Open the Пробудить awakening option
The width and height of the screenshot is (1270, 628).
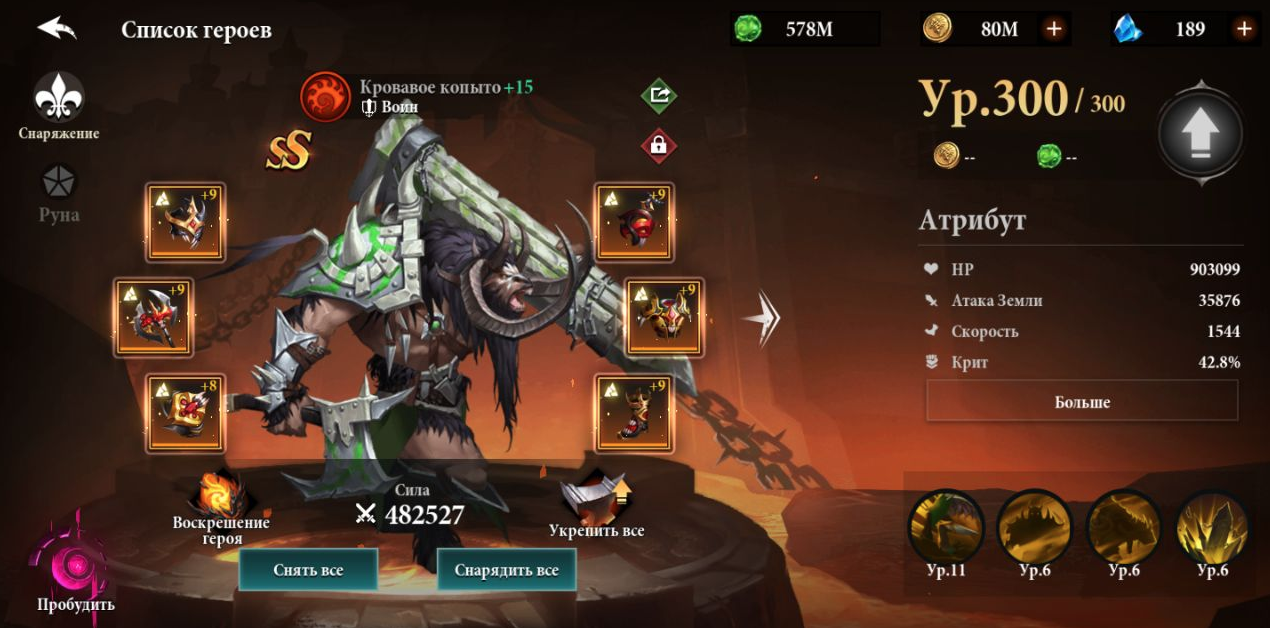click(x=75, y=568)
